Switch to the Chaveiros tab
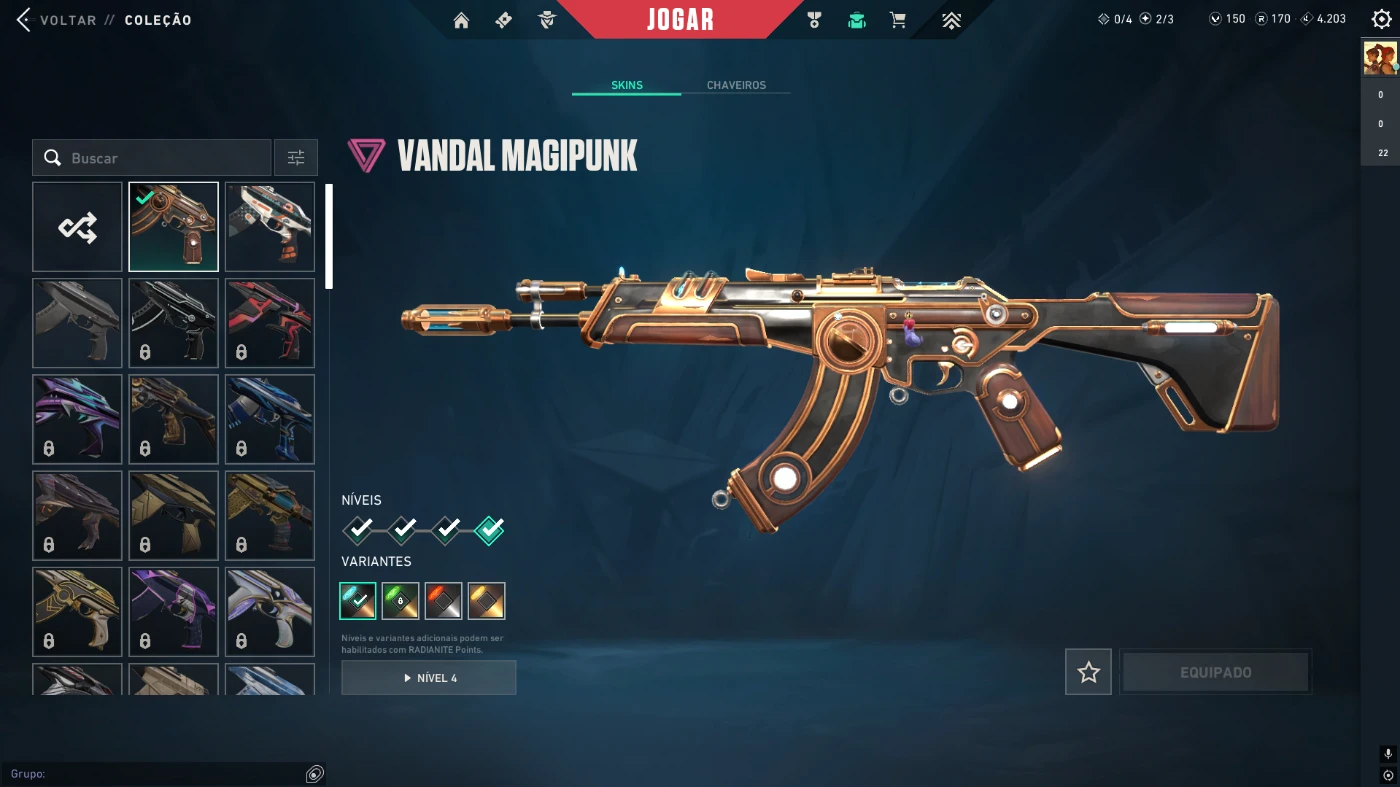The height and width of the screenshot is (787, 1400). tap(736, 85)
